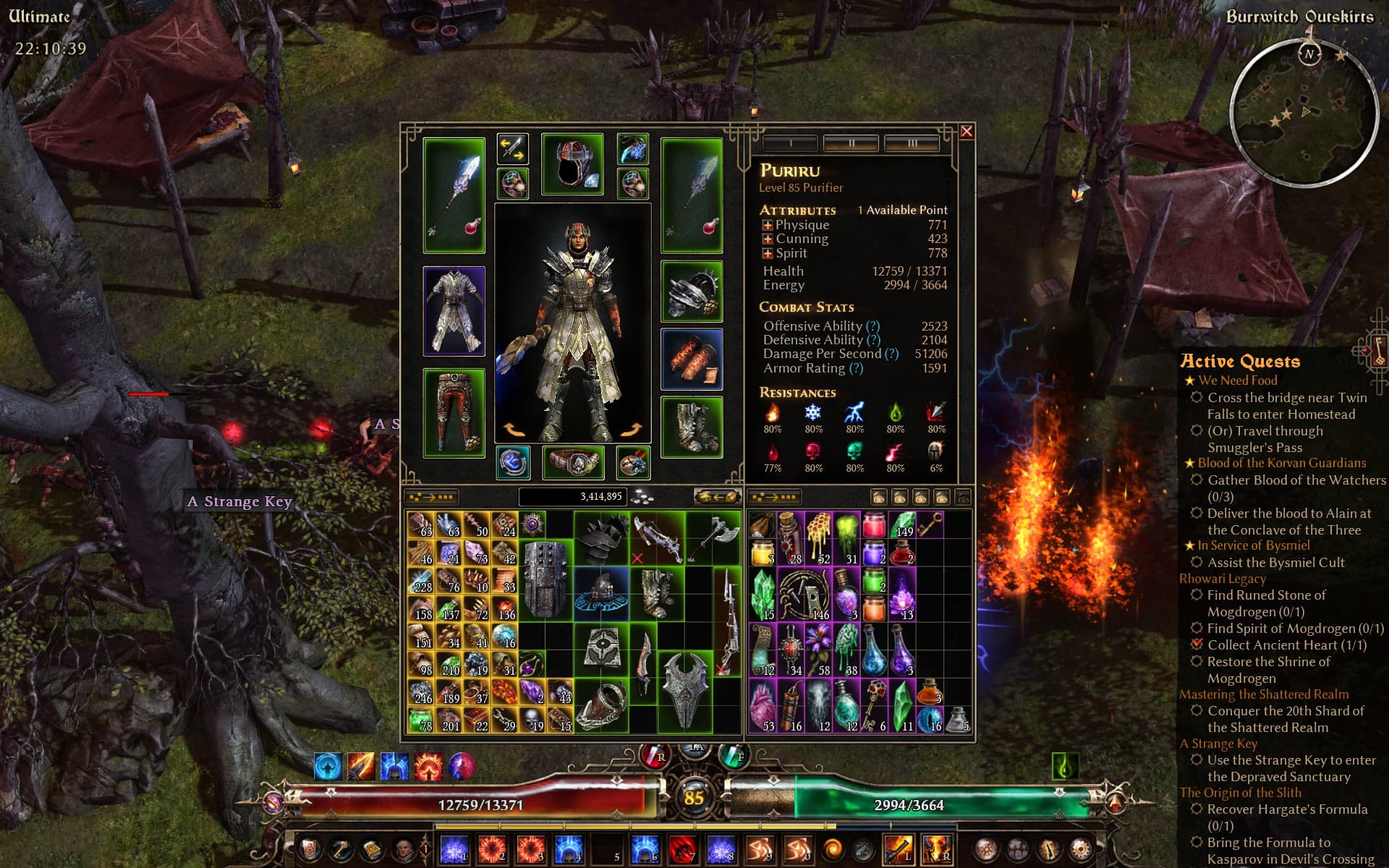Select the equipped helmet slot
The height and width of the screenshot is (868, 1389).
click(572, 163)
